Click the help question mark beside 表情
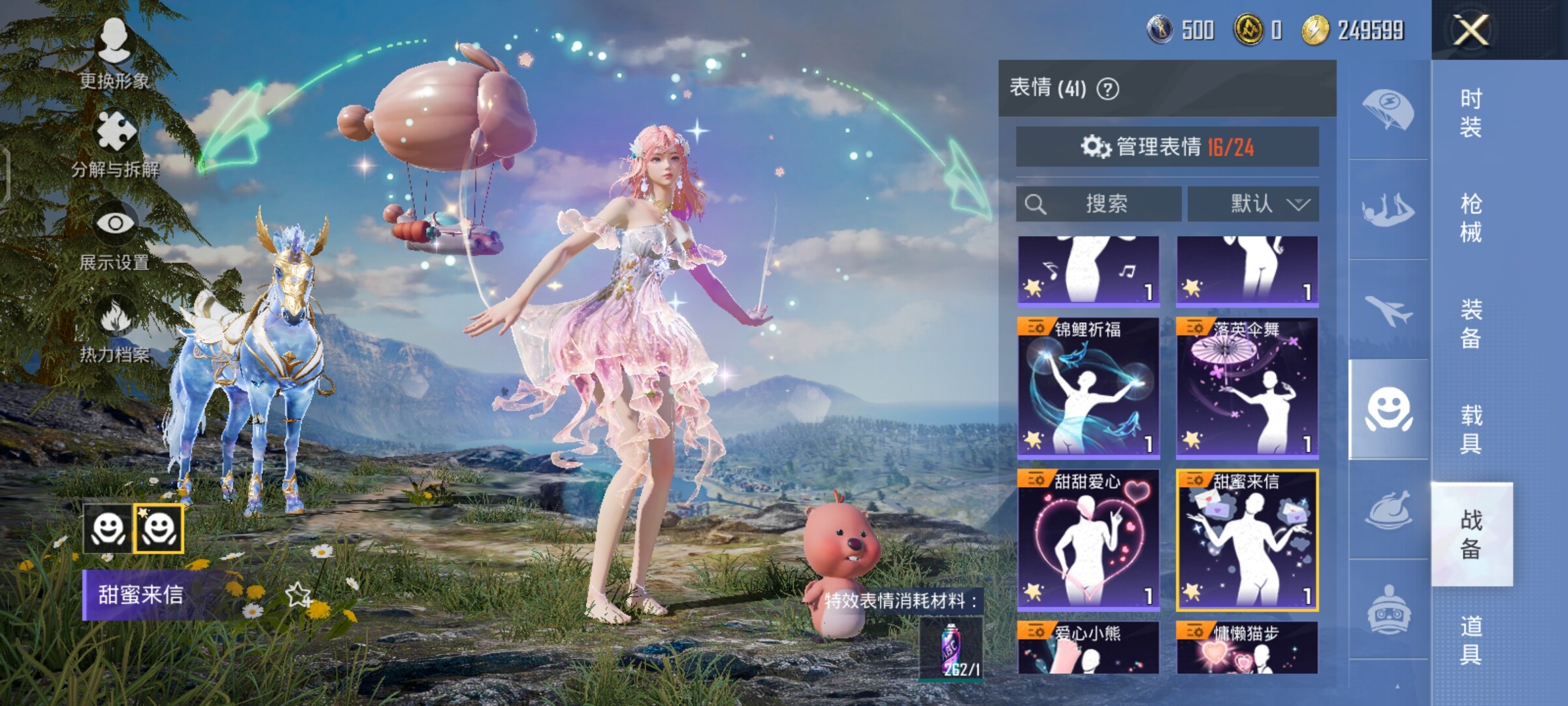The height and width of the screenshot is (706, 1568). 1107,89
